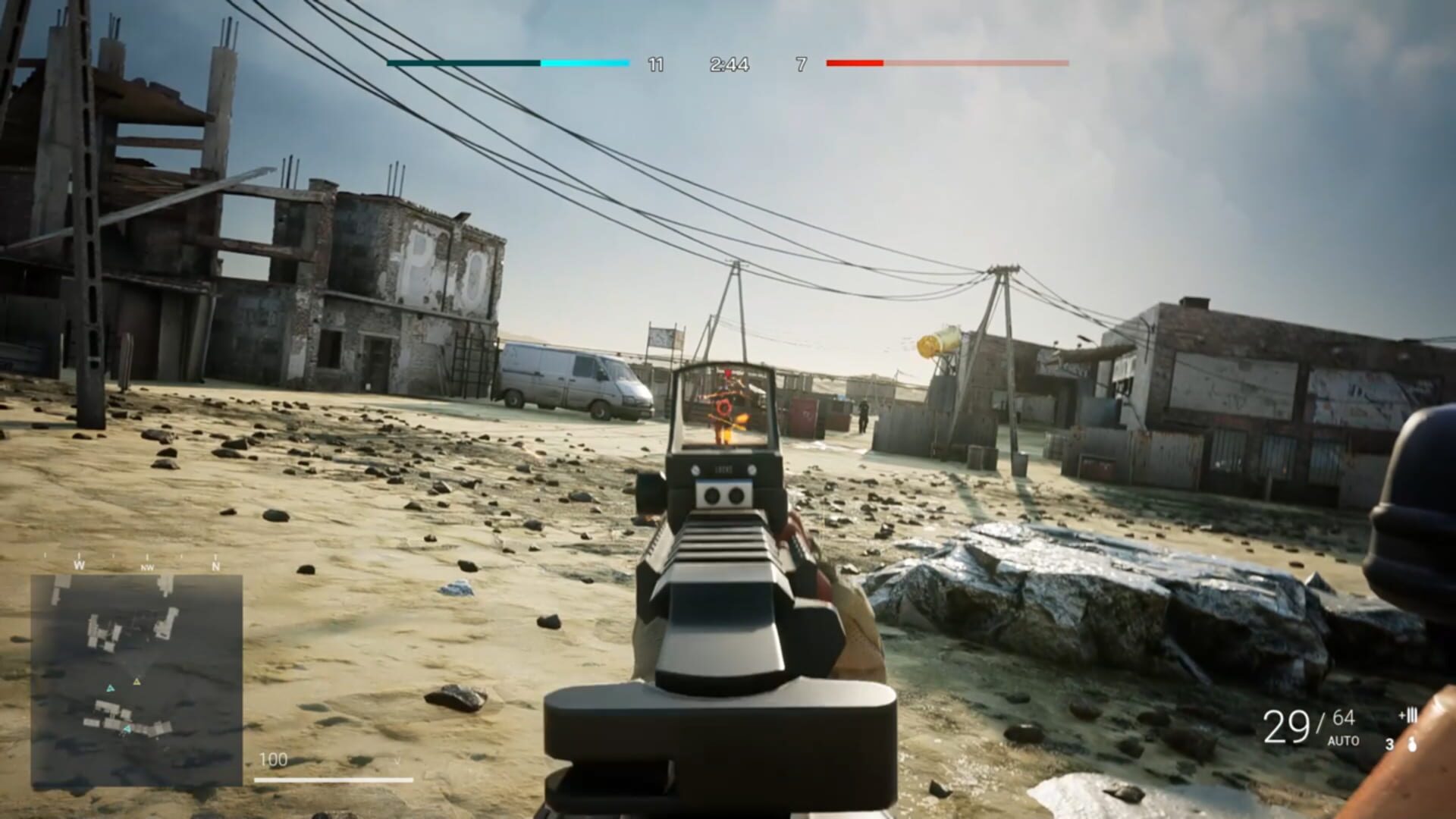
Task: Click the lower squad marker on the minimap
Action: (x=127, y=729)
